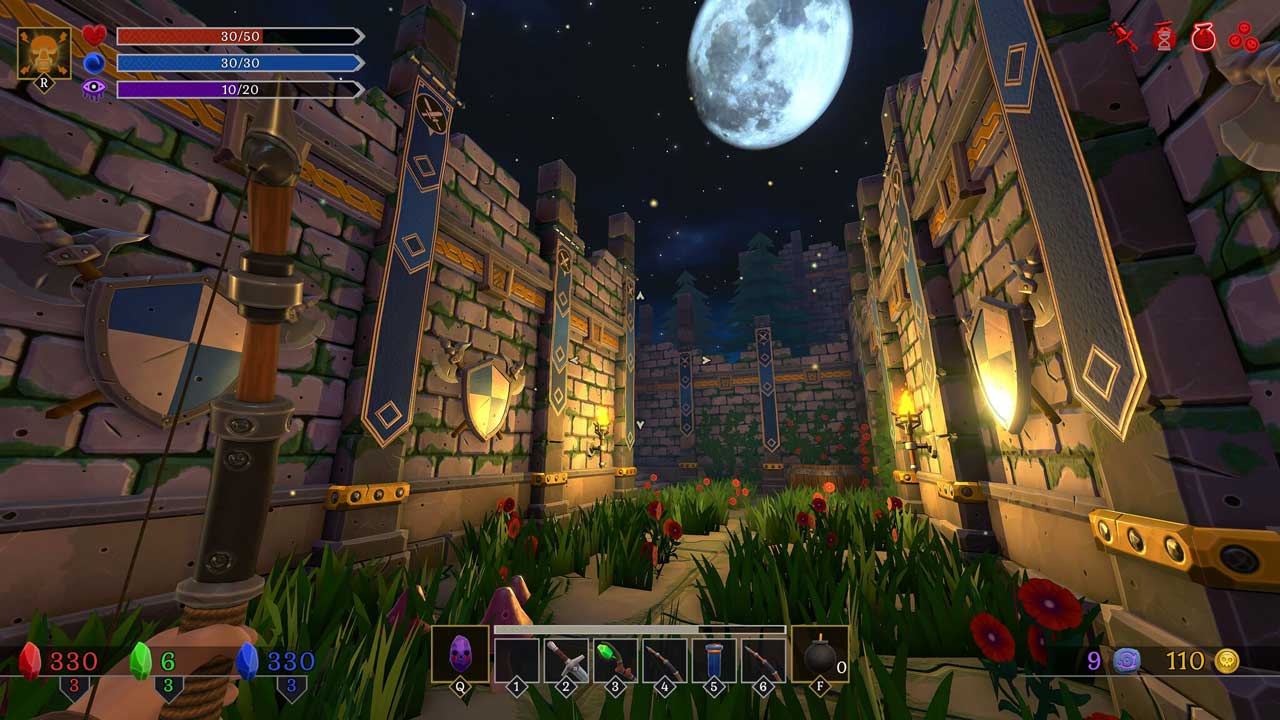Click the red pouch status icon
This screenshot has height=720, width=1280.
pyautogui.click(x=1203, y=37)
